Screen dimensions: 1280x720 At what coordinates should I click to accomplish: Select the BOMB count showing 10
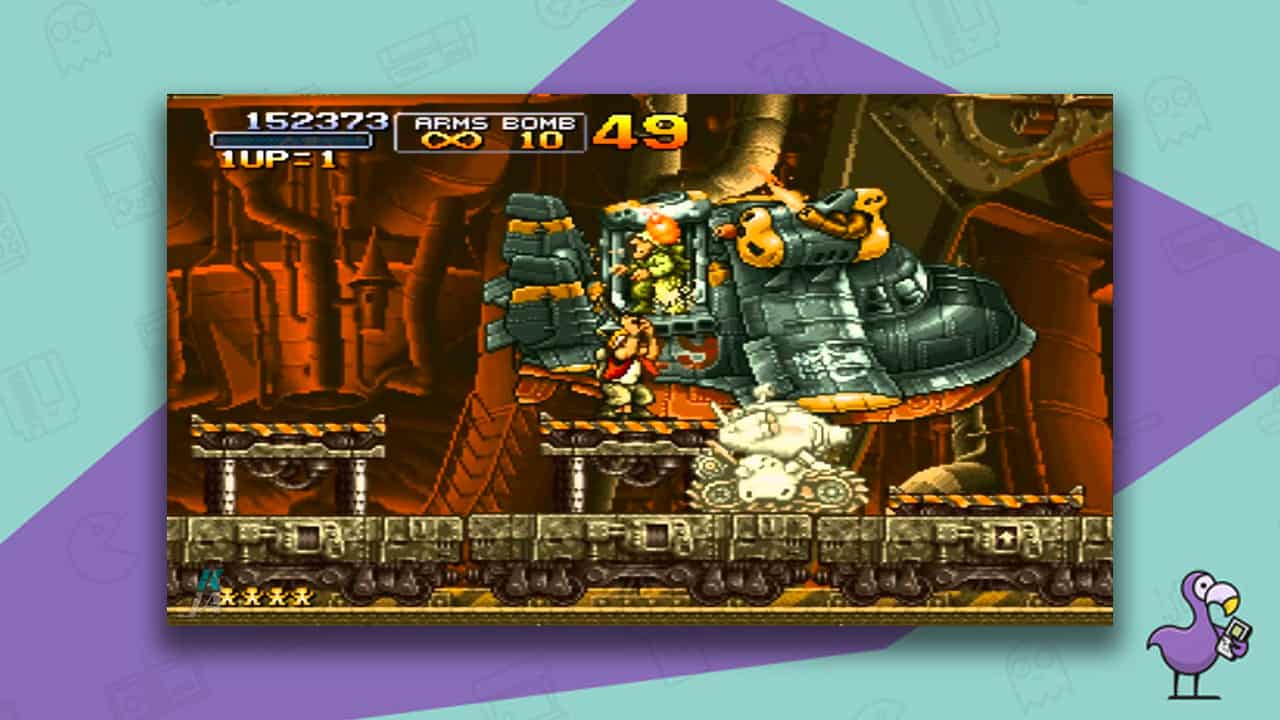click(540, 140)
